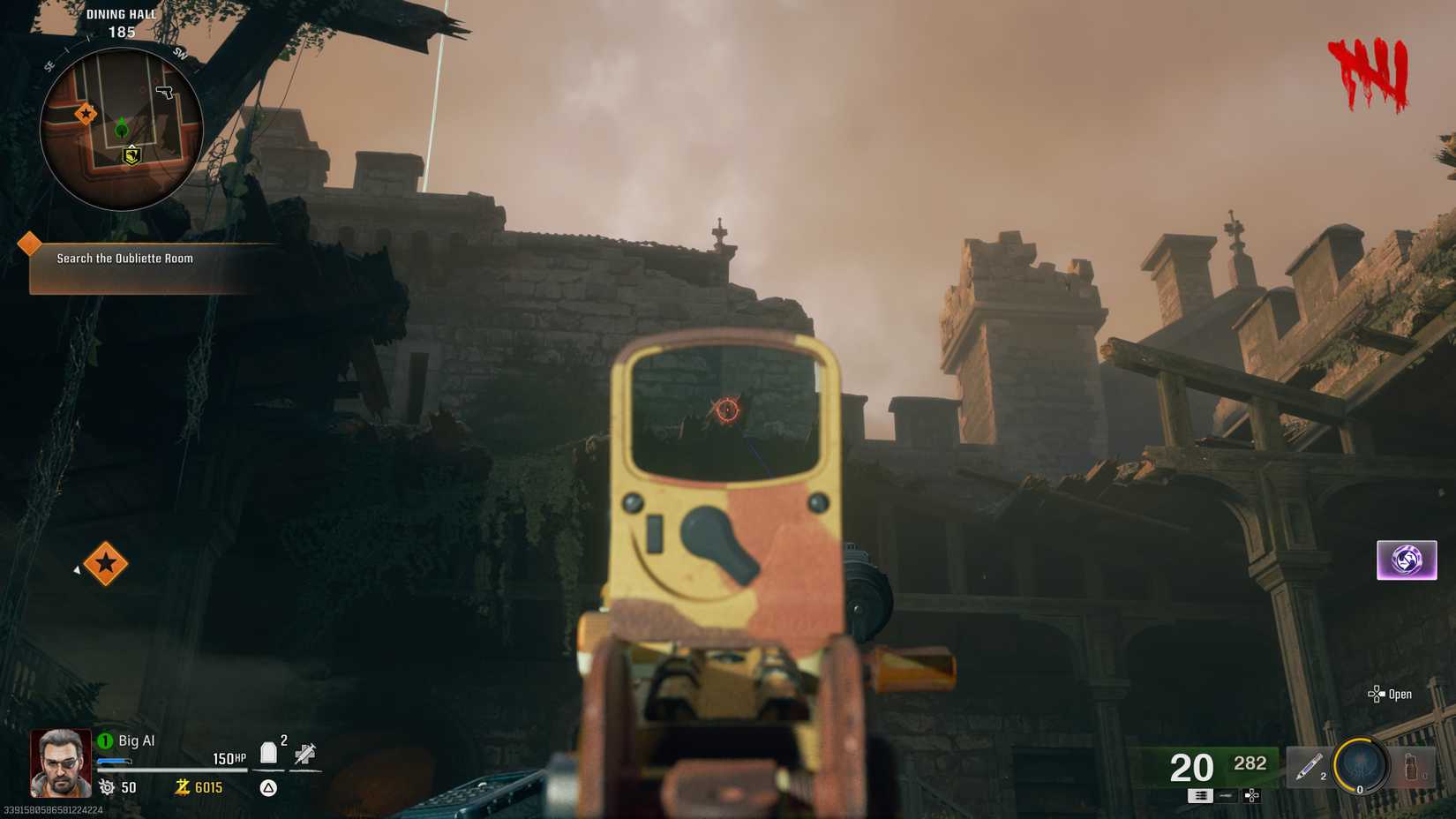Click the armor plate icon near Big Al's health bar
This screenshot has width=1456, height=819.
[x=268, y=754]
